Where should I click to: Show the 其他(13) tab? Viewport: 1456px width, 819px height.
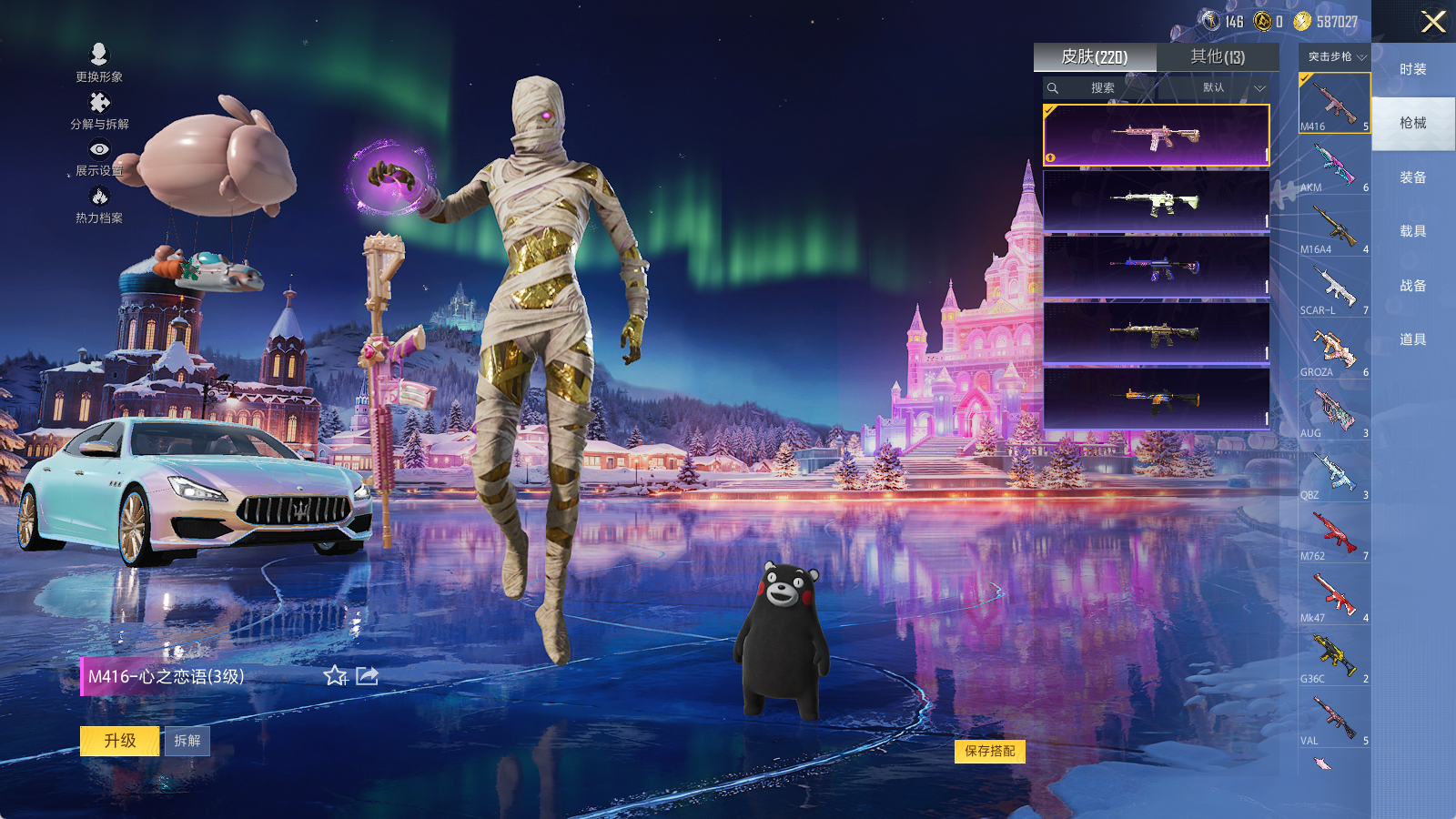click(x=1218, y=57)
